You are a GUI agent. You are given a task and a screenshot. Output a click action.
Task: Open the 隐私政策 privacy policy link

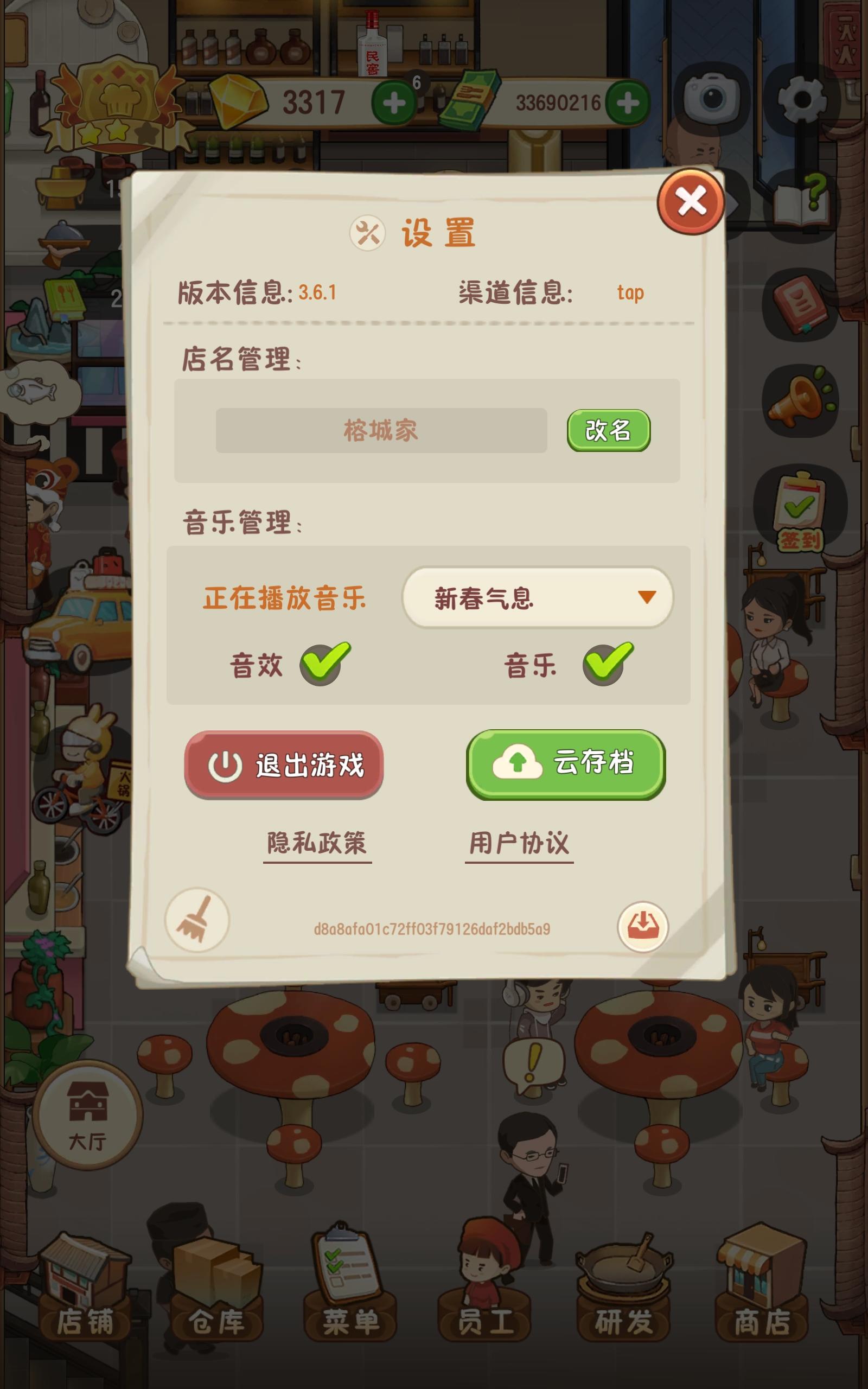(x=317, y=844)
